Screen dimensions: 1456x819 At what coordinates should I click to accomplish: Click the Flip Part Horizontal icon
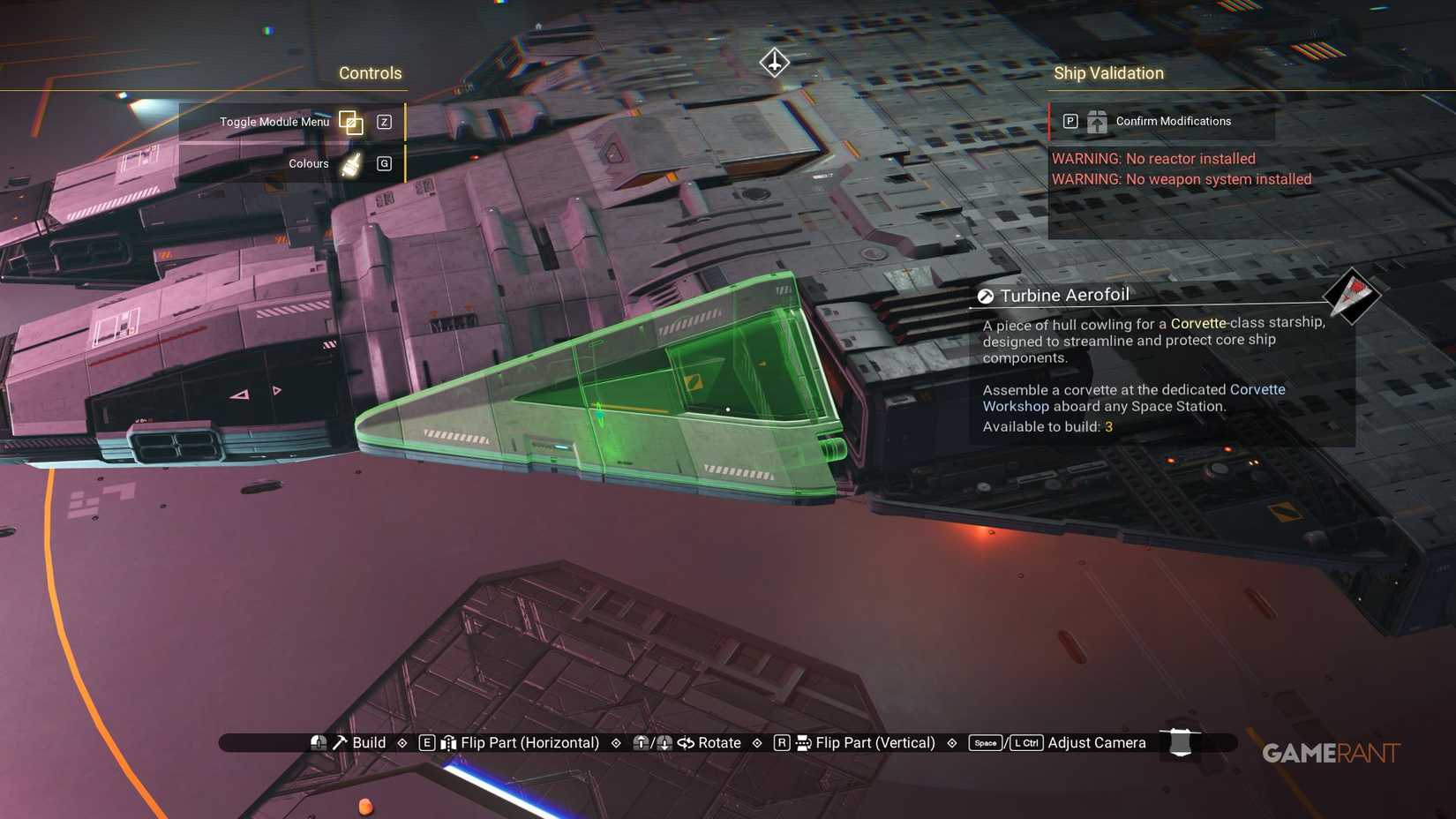[x=450, y=742]
